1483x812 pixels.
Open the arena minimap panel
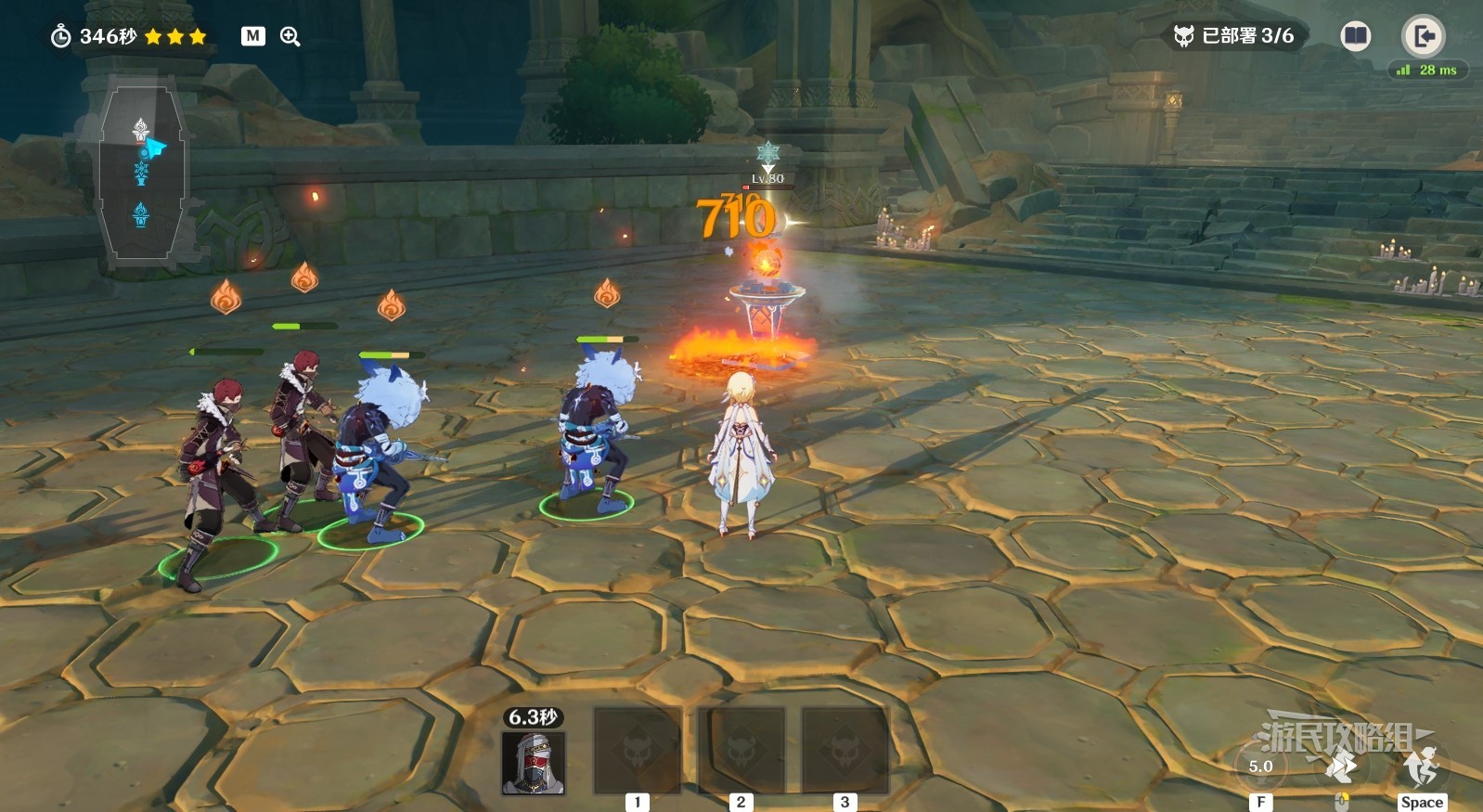click(142, 172)
